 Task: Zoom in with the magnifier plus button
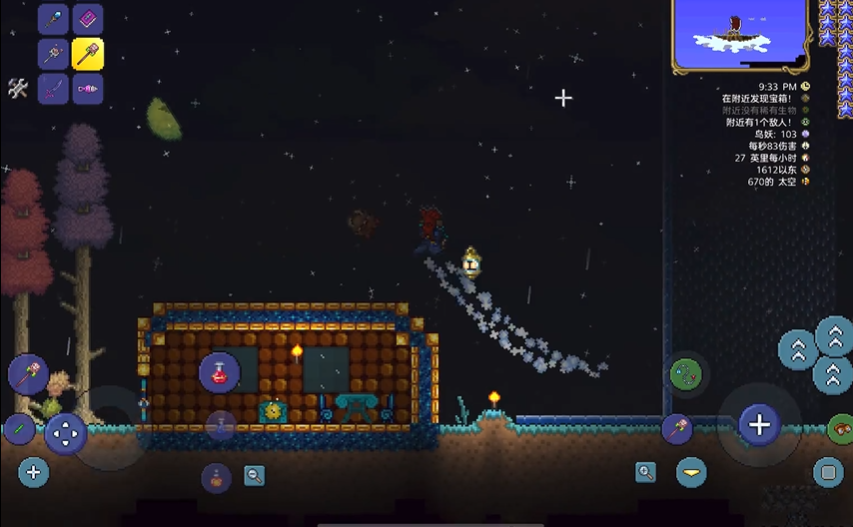pyautogui.click(x=646, y=472)
